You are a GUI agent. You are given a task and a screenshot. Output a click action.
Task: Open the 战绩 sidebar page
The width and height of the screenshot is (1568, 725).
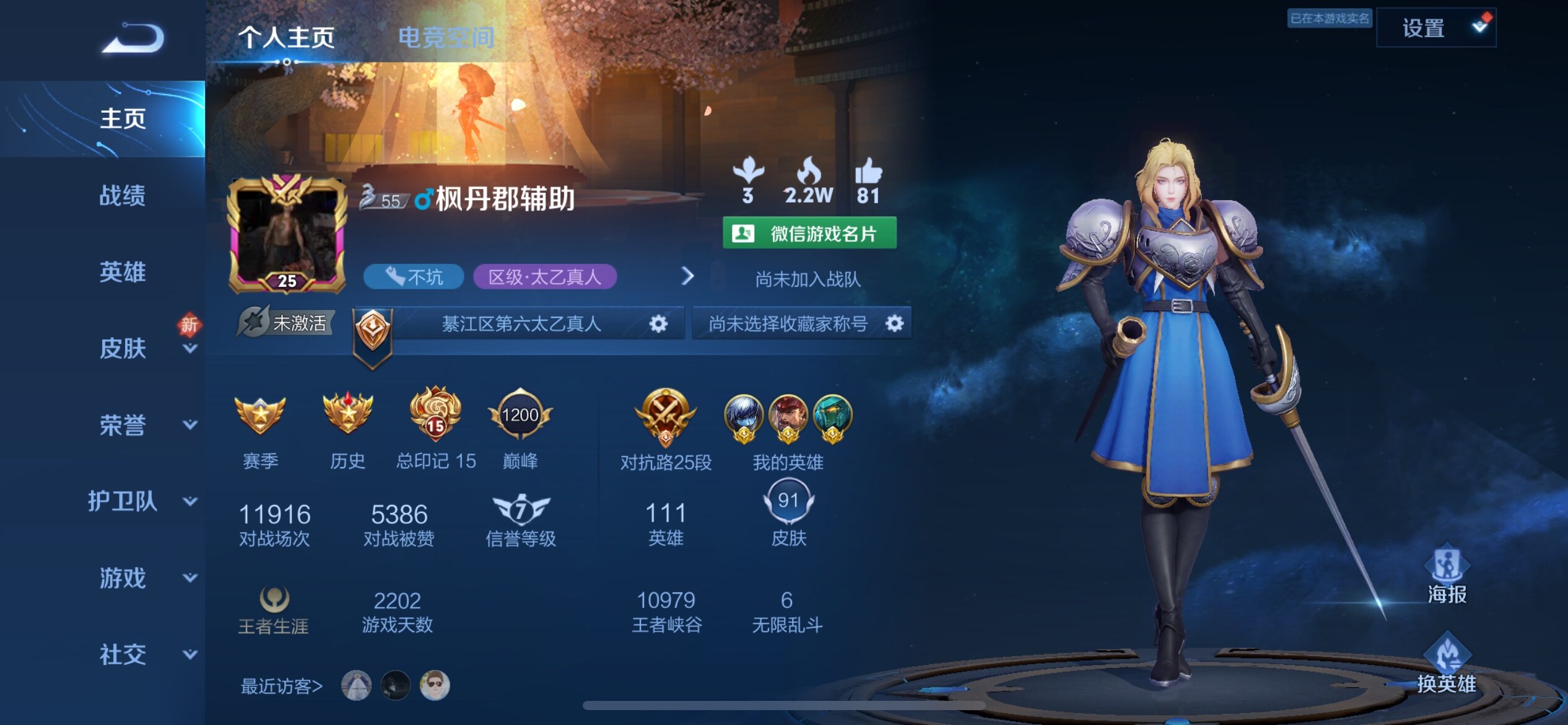click(x=122, y=195)
